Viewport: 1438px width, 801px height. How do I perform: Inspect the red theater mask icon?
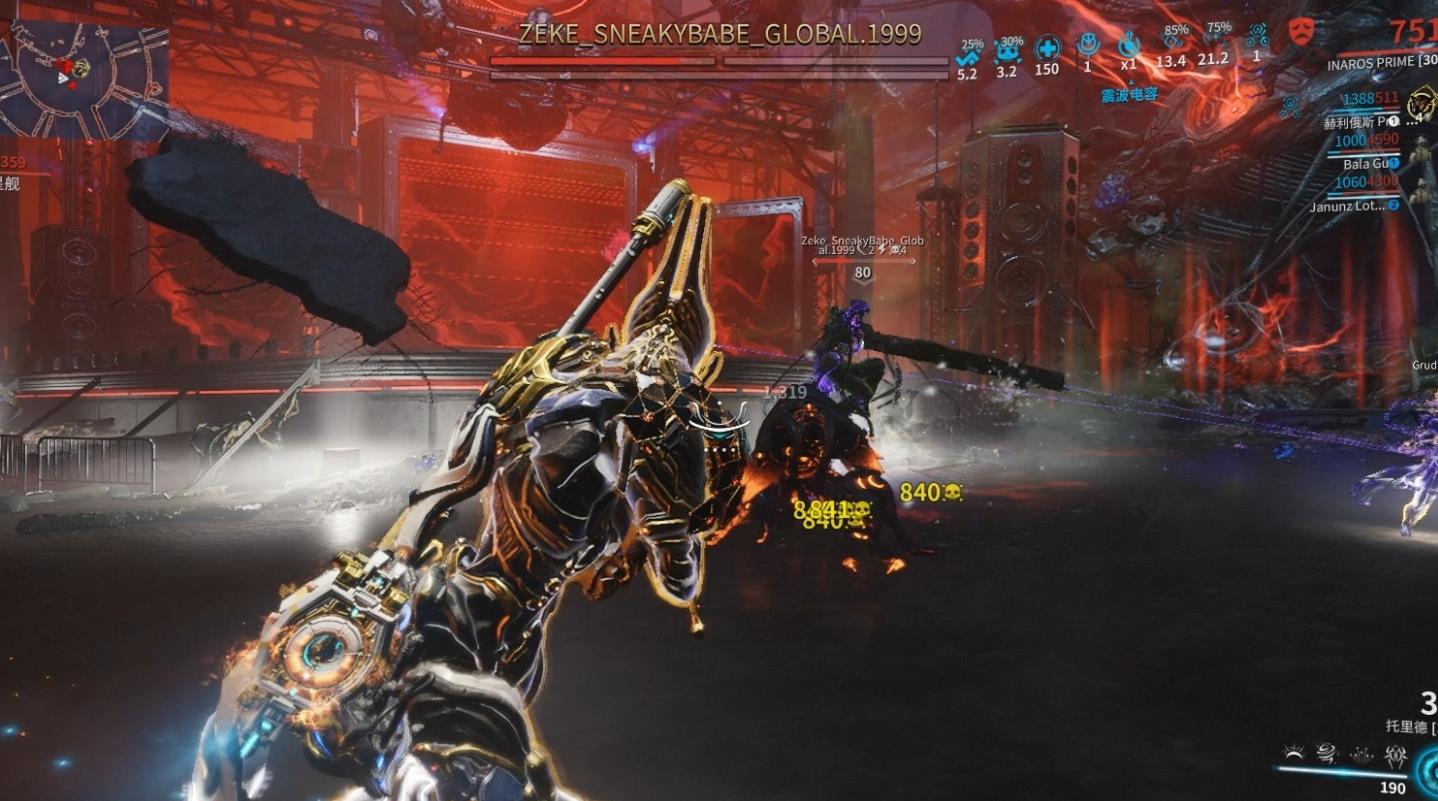(1300, 29)
